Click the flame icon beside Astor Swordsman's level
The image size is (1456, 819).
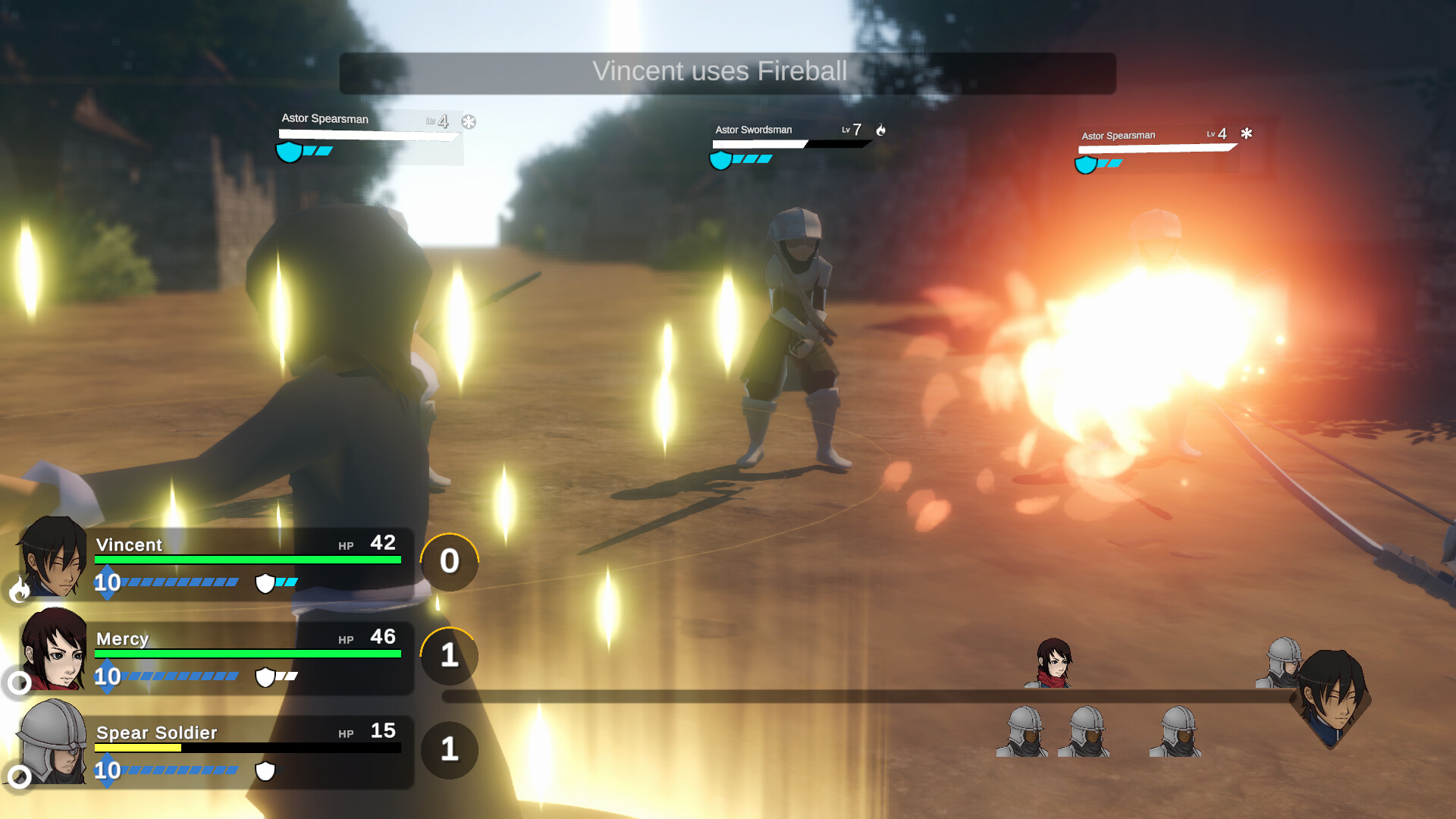pyautogui.click(x=880, y=130)
